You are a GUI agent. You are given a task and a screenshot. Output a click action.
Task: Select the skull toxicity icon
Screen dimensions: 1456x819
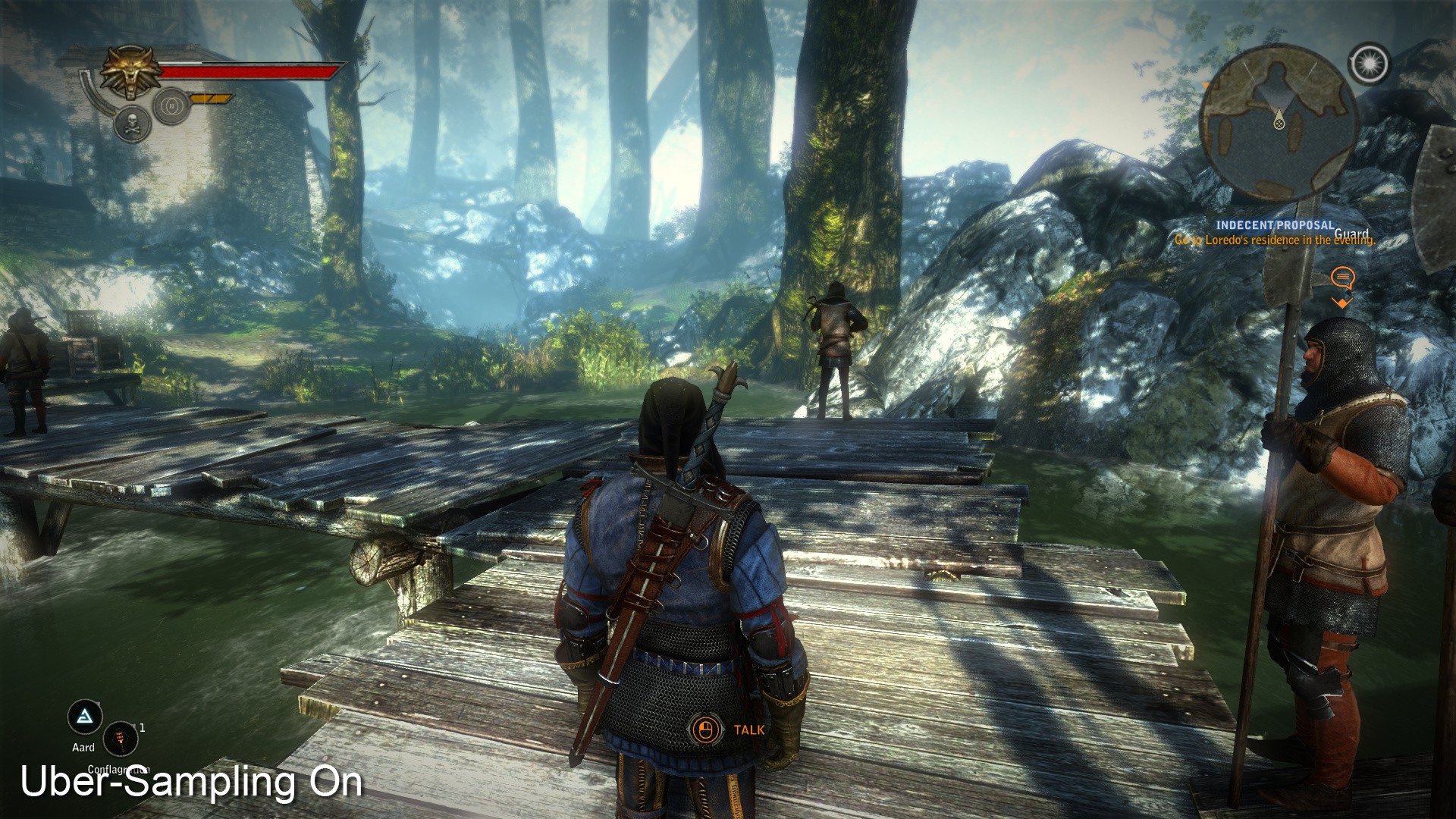131,124
